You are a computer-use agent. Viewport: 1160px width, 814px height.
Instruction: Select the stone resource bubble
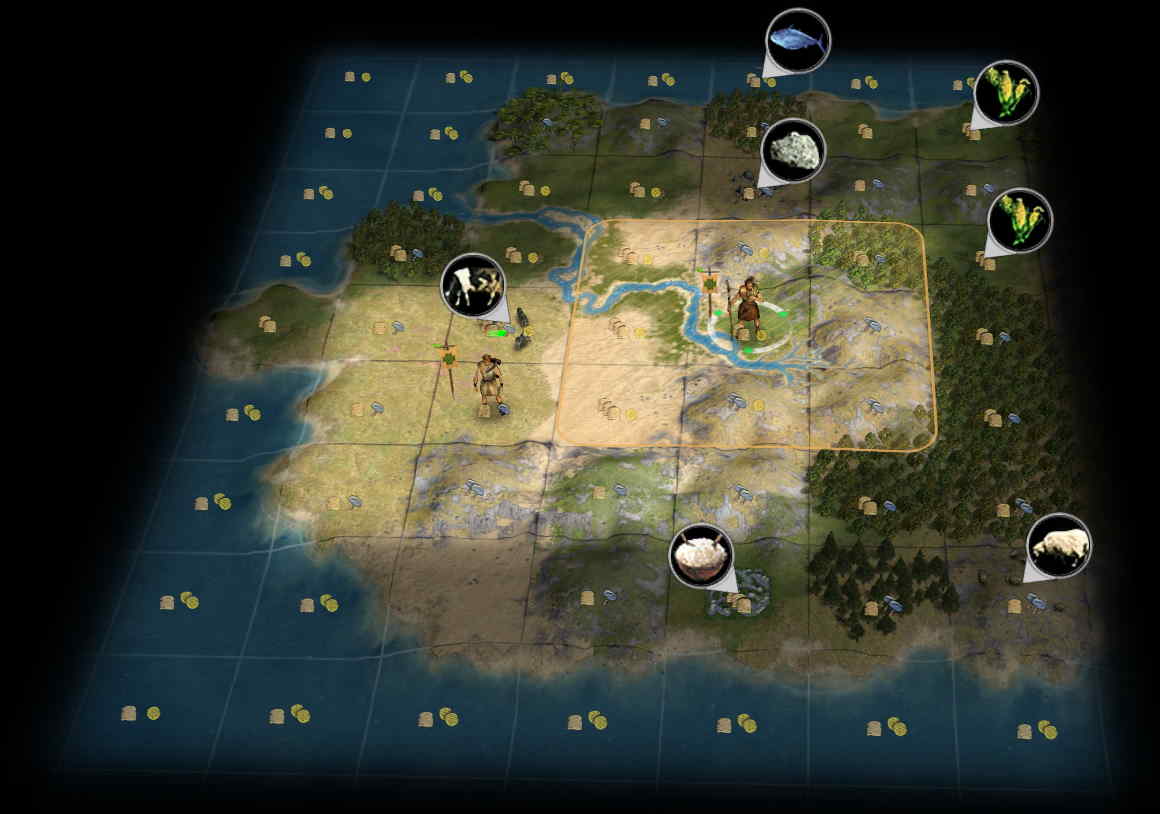(x=793, y=151)
